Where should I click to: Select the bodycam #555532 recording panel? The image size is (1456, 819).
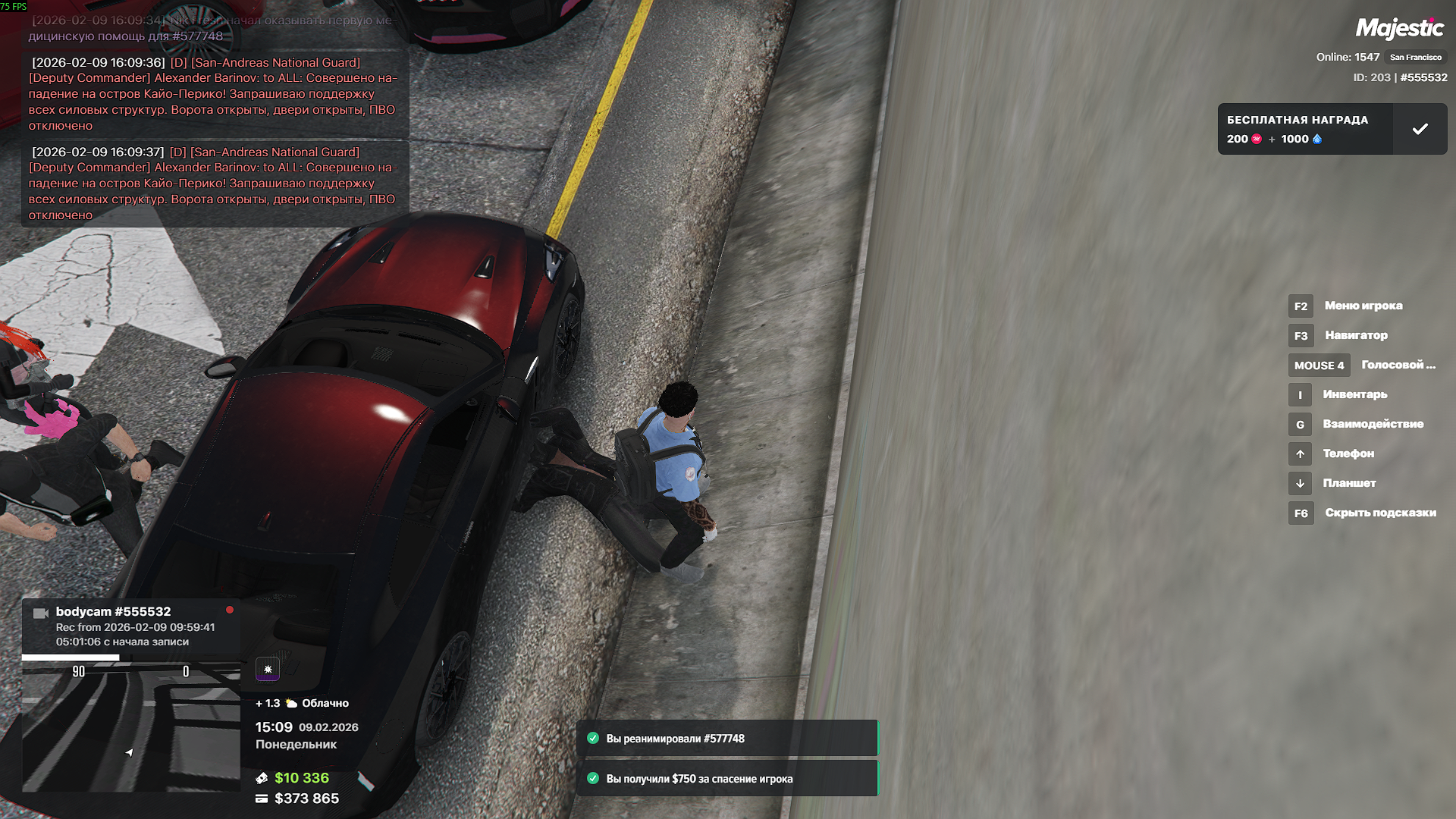(131, 626)
